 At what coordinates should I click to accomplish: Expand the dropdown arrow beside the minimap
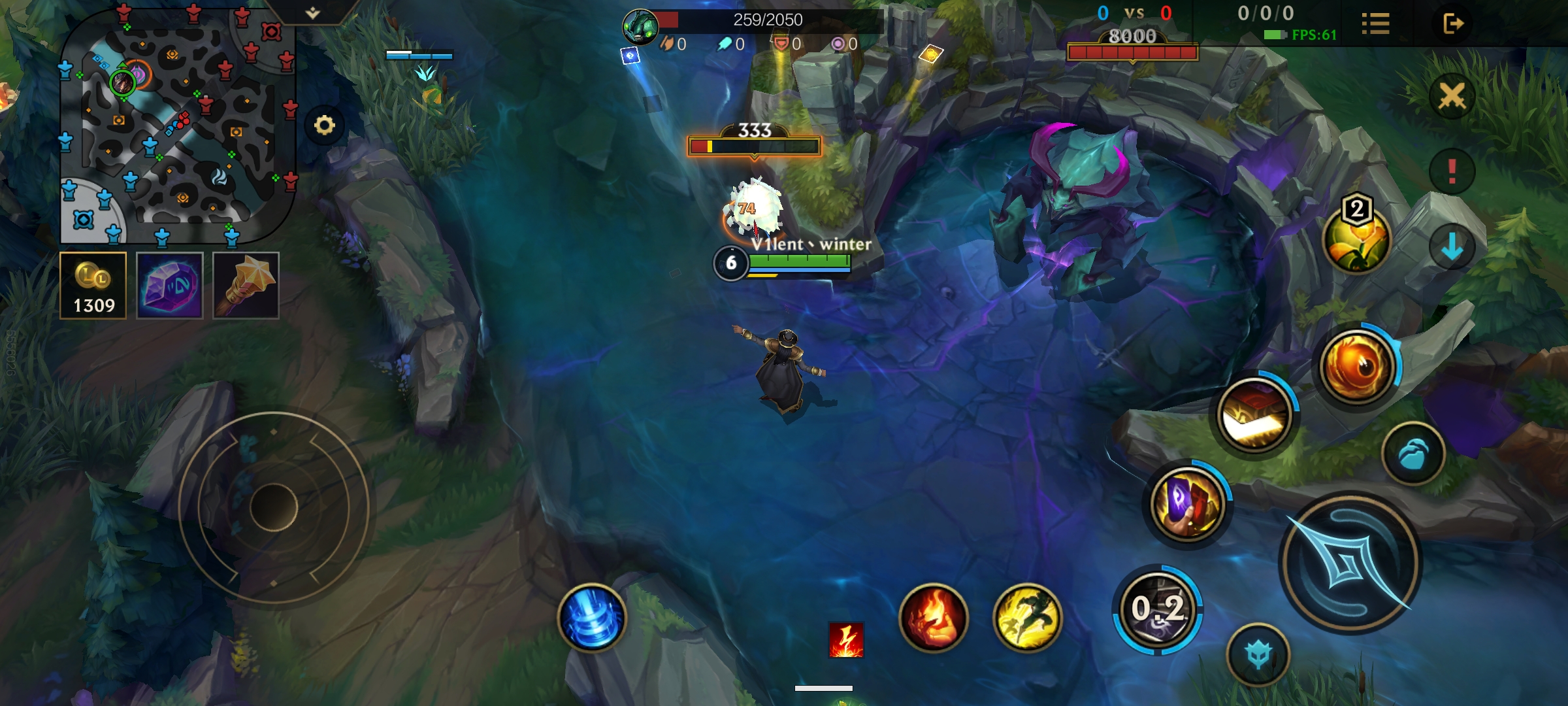click(313, 12)
